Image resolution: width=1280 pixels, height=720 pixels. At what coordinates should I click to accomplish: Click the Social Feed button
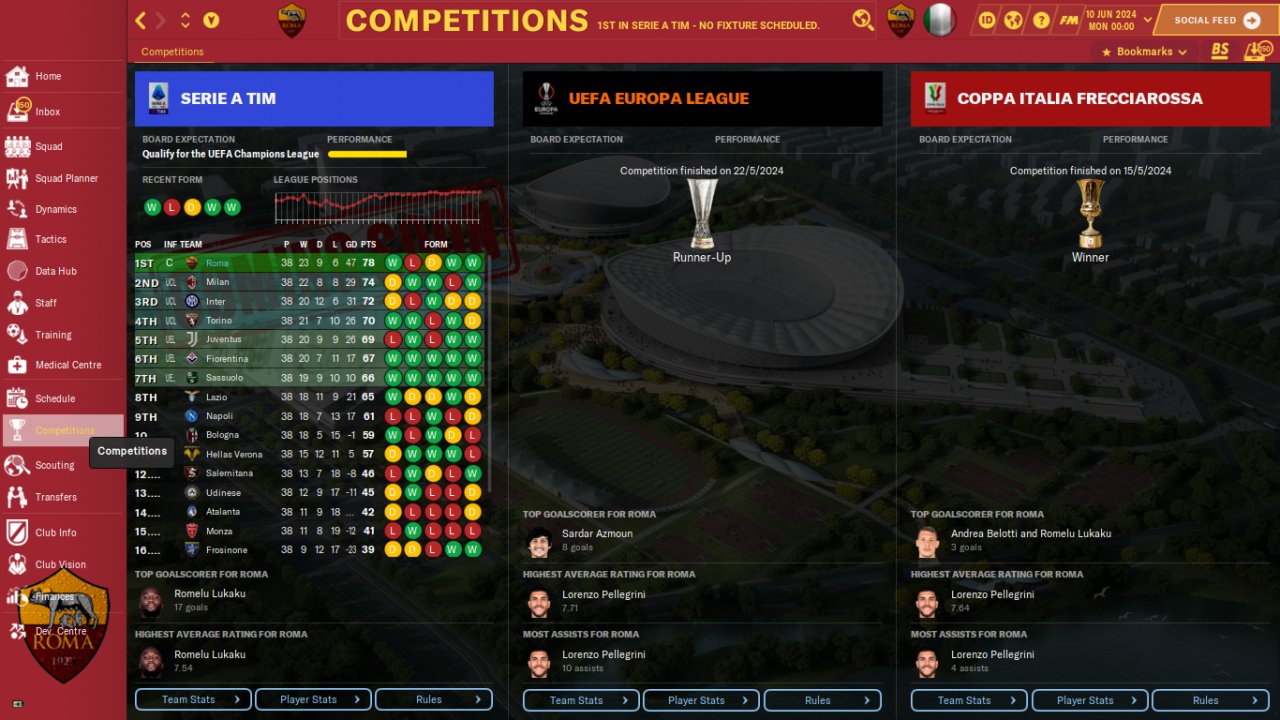(1216, 20)
